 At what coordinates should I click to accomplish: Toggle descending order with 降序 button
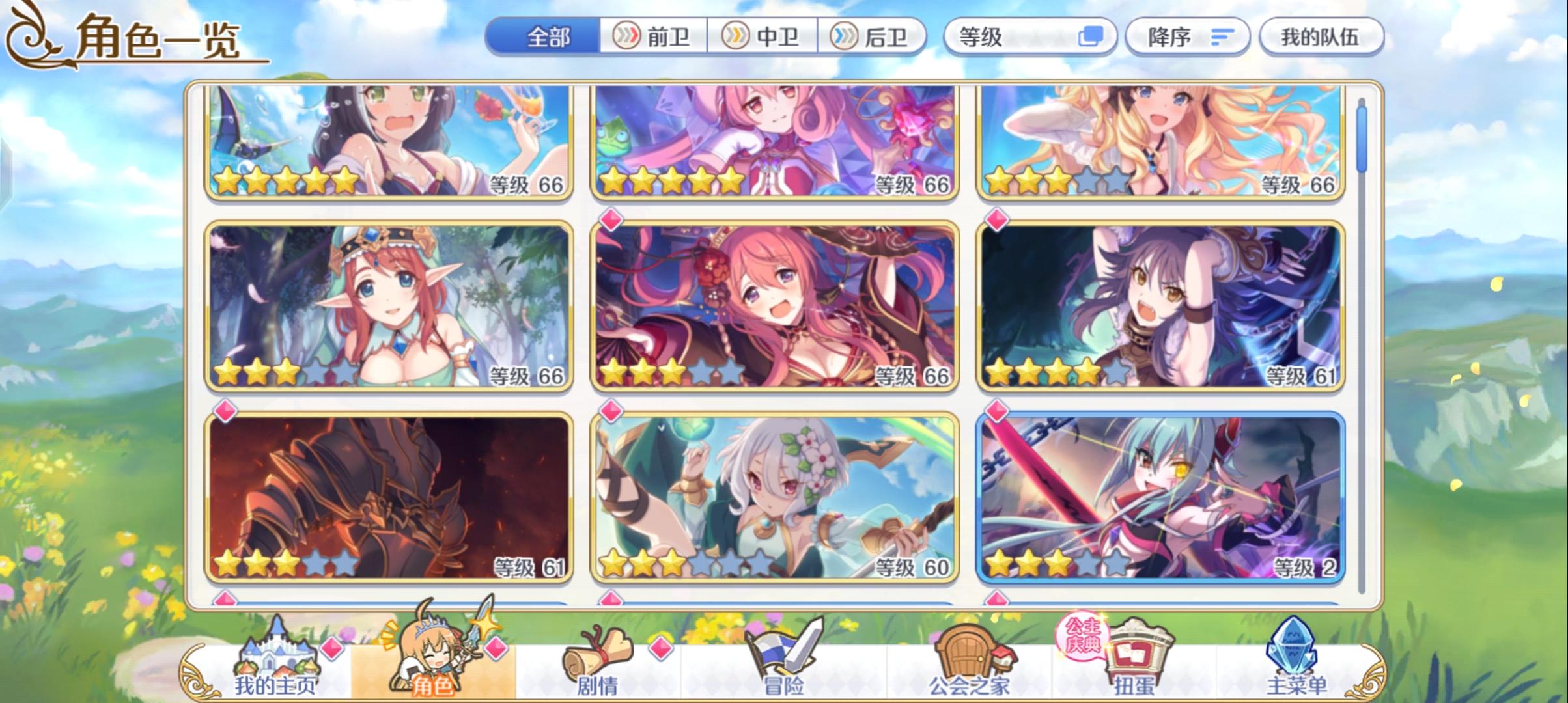point(1185,37)
